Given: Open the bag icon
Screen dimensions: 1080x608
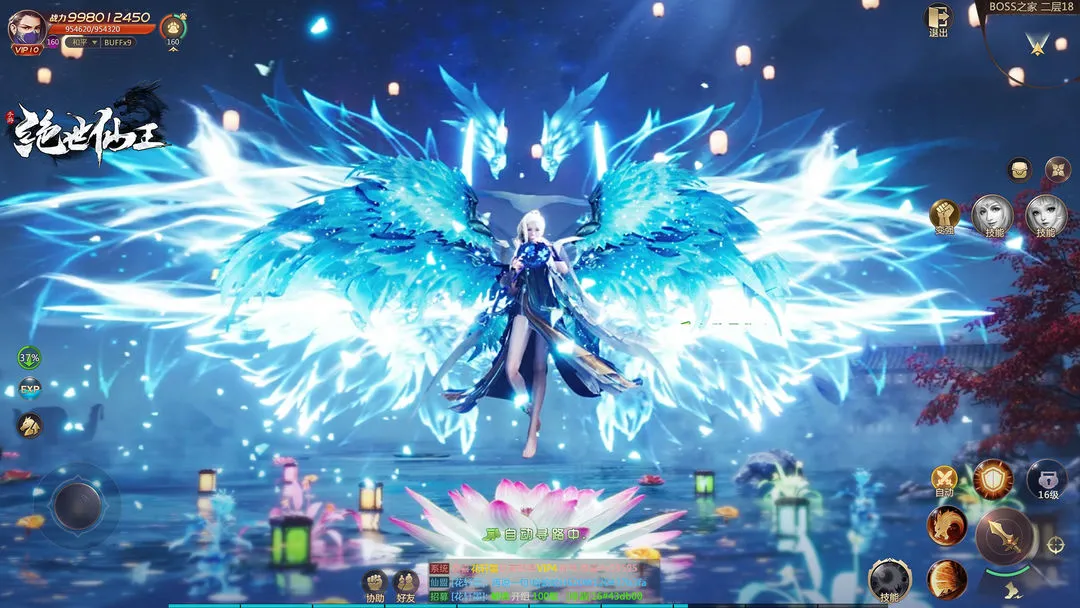Looking at the screenshot, I should (x=1019, y=169).
